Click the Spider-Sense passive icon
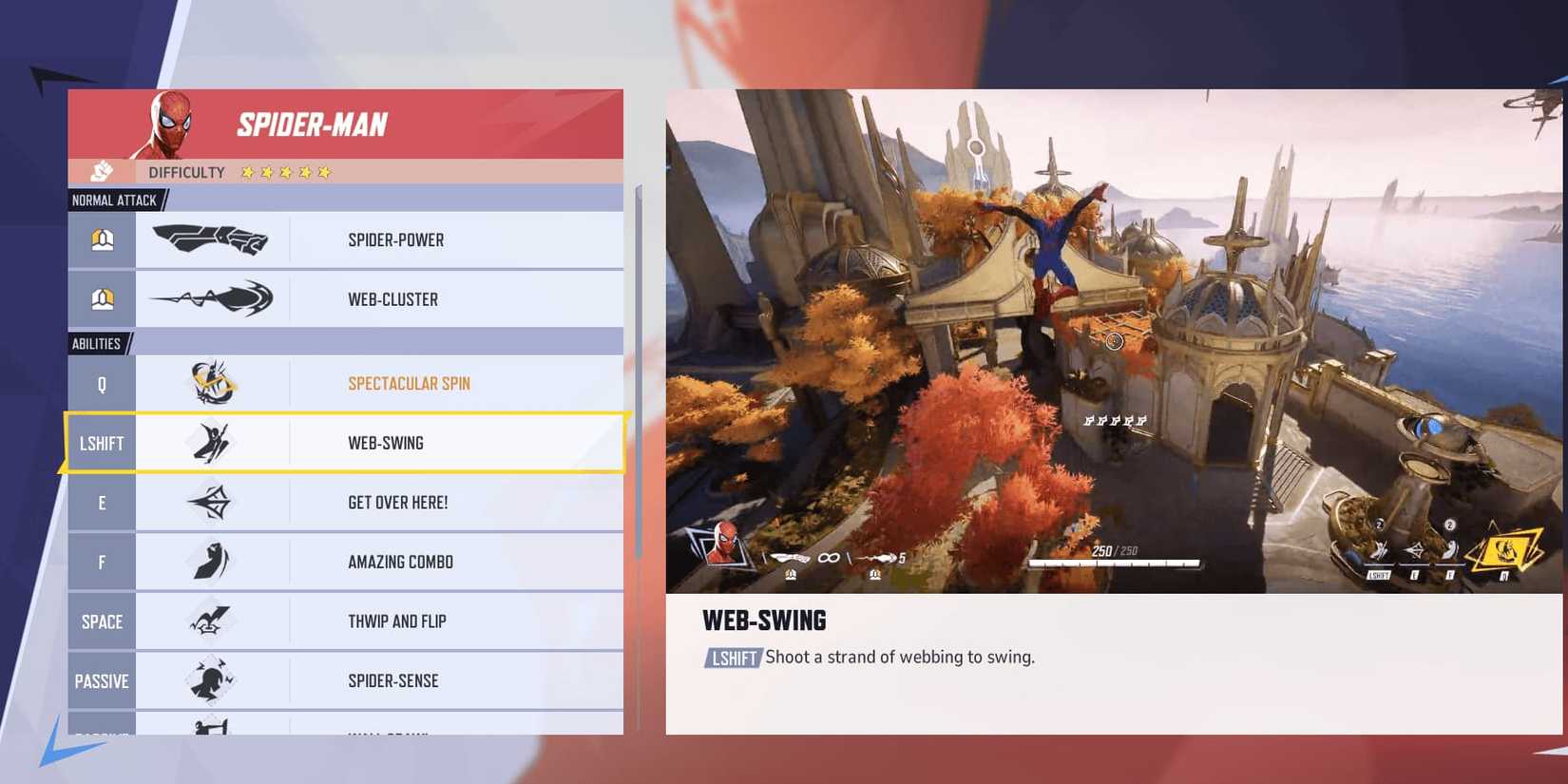The height and width of the screenshot is (784, 1568). pyautogui.click(x=211, y=680)
